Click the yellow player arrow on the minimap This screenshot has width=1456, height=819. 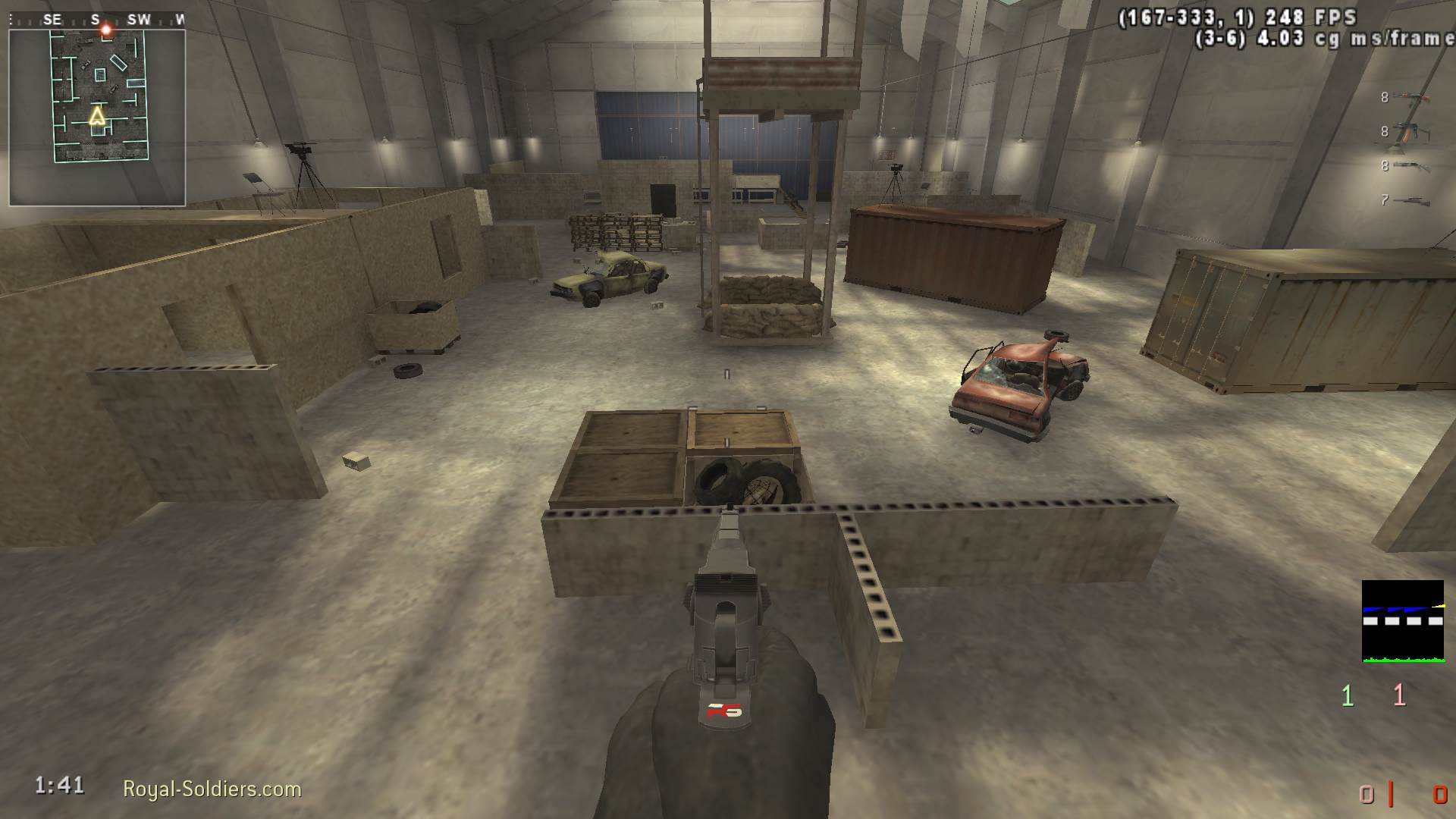(x=97, y=116)
